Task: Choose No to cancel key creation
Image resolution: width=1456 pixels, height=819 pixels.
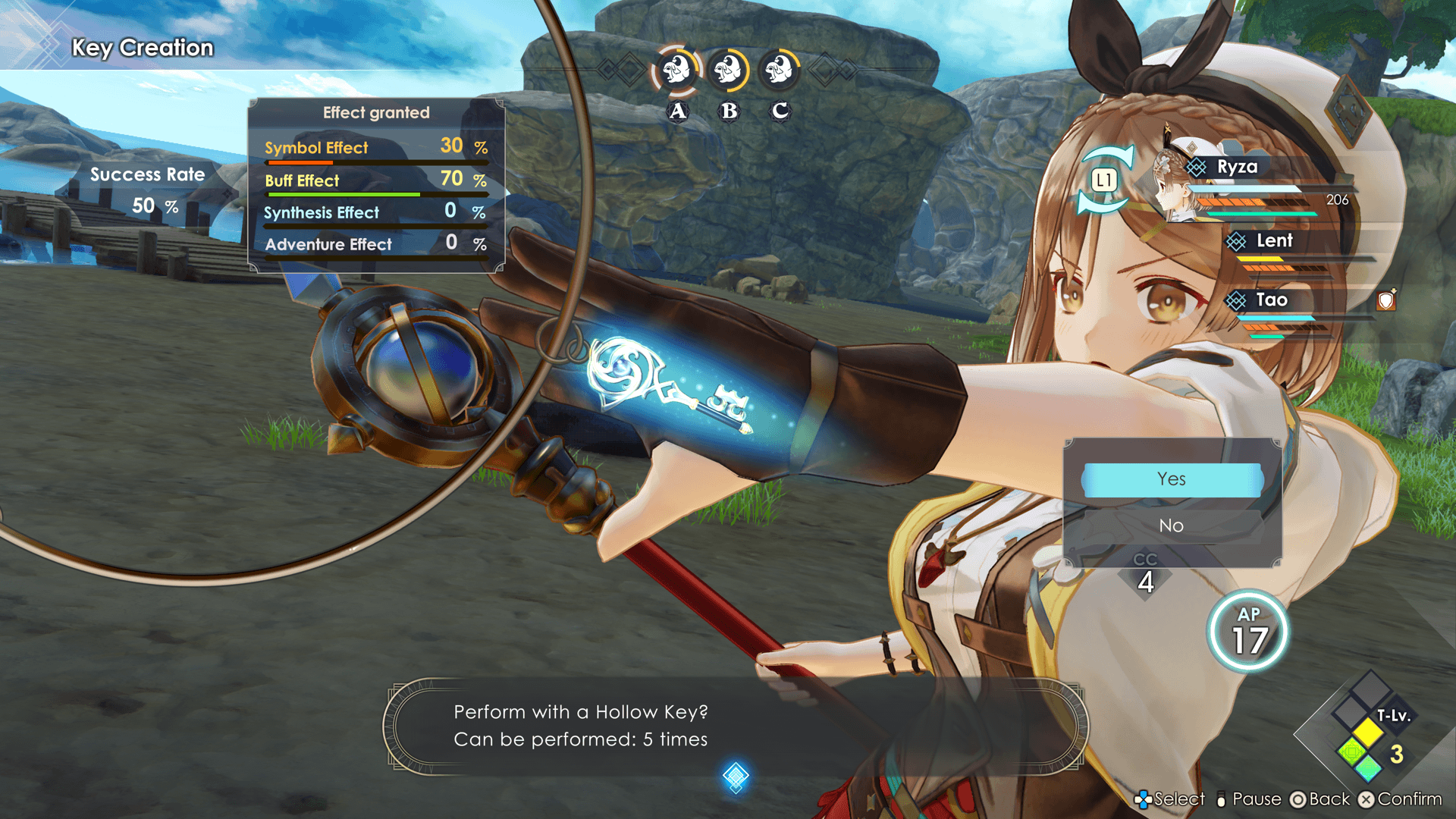Action: (x=1172, y=526)
